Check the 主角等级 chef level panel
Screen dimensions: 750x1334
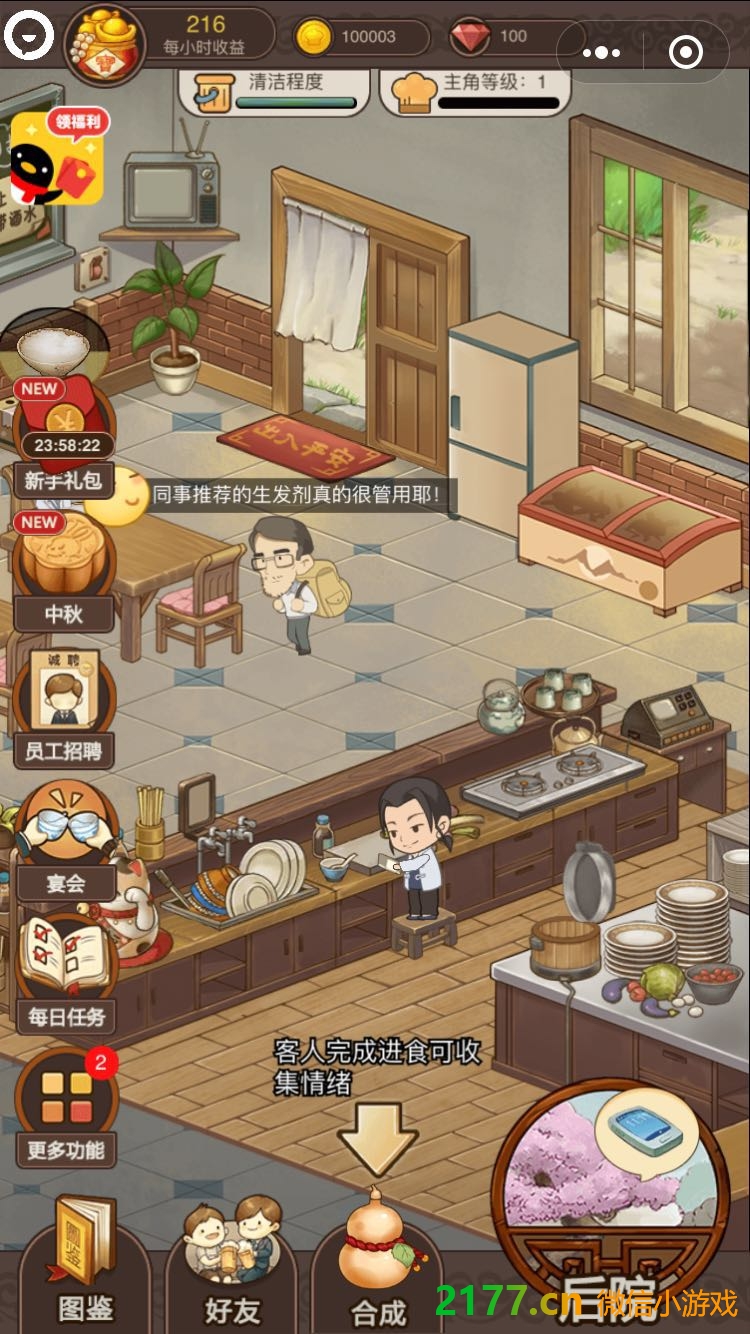tap(475, 90)
